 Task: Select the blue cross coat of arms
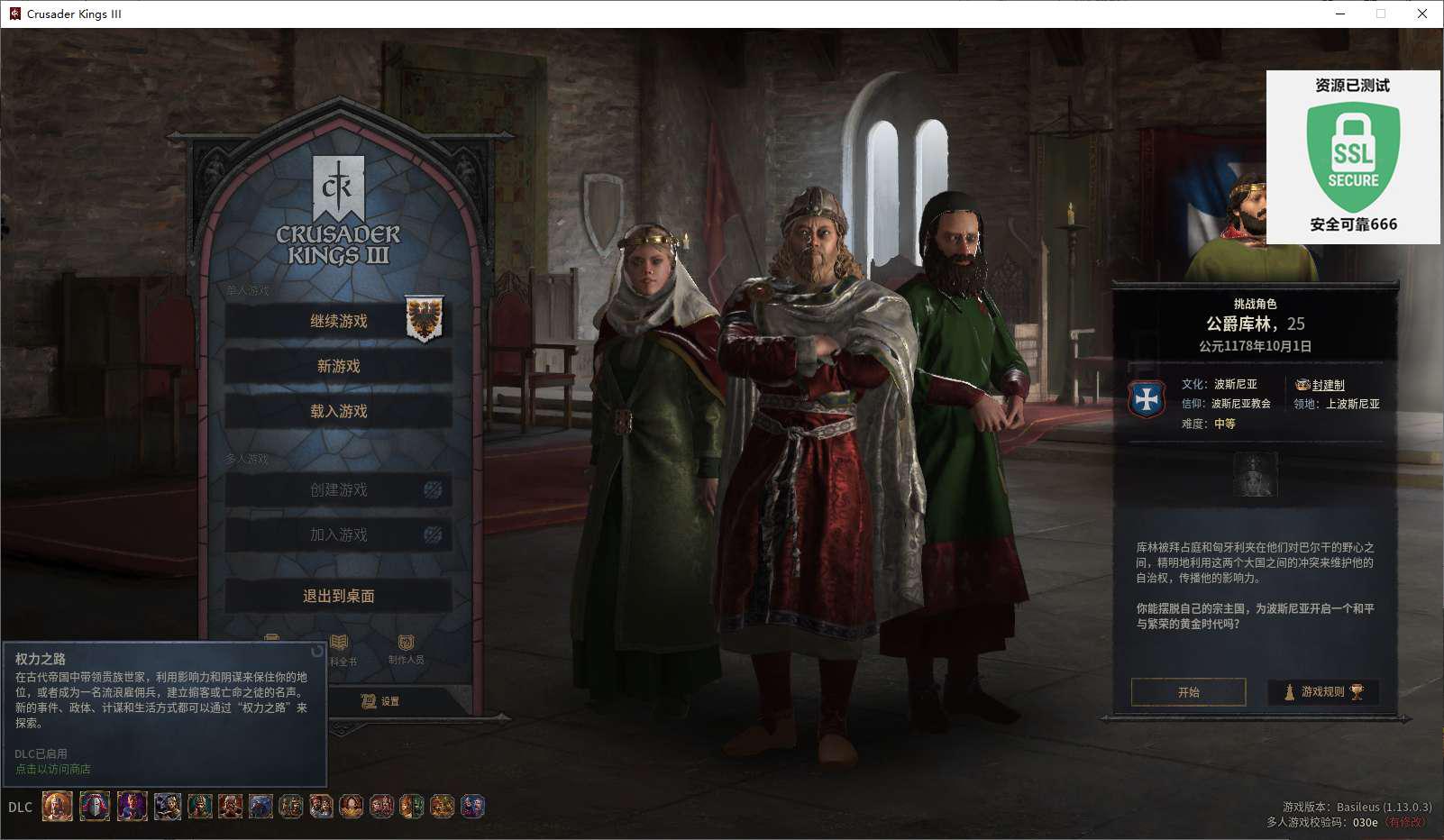pyautogui.click(x=1147, y=399)
